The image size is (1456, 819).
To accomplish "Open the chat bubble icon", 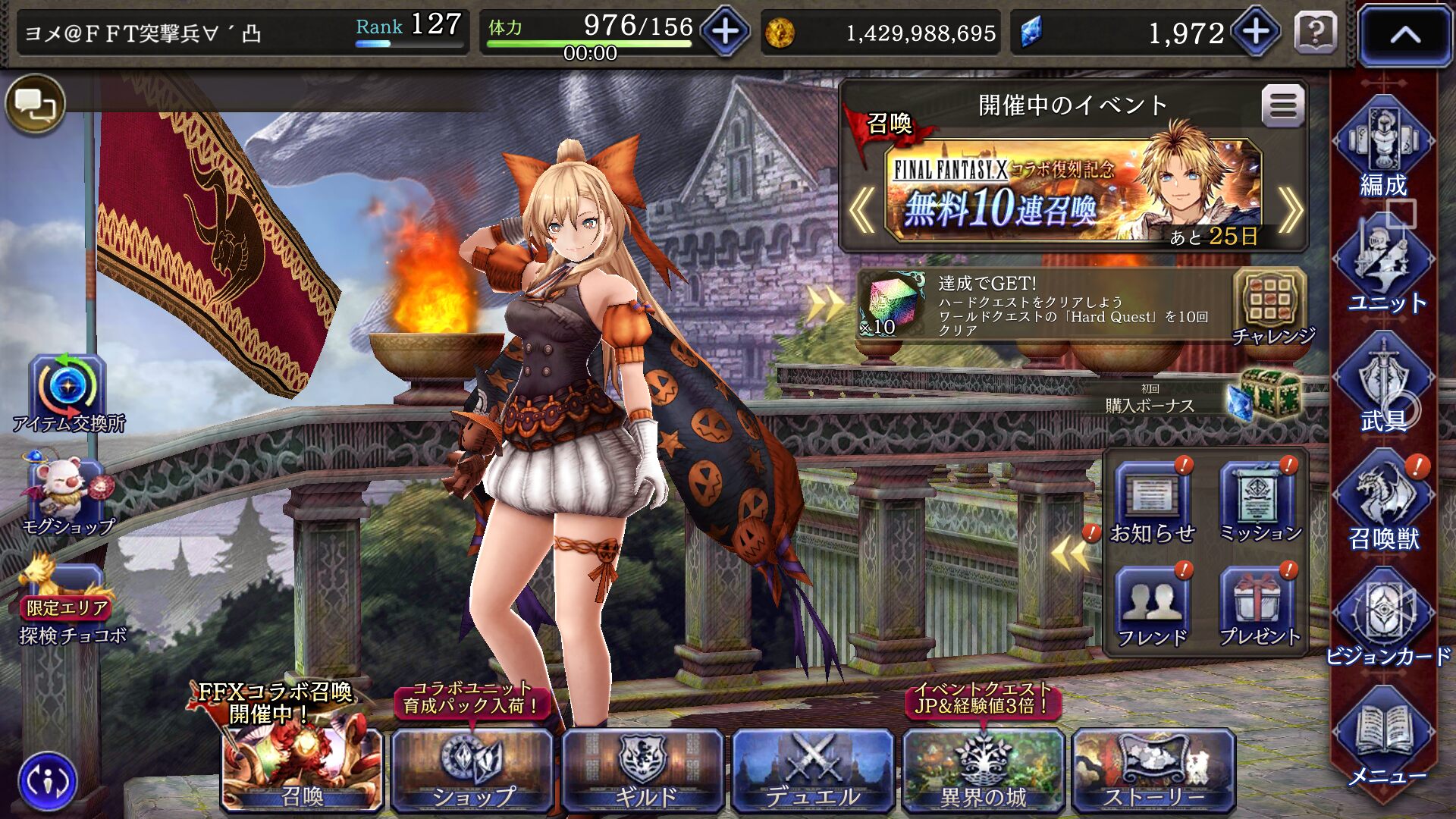I will [36, 105].
